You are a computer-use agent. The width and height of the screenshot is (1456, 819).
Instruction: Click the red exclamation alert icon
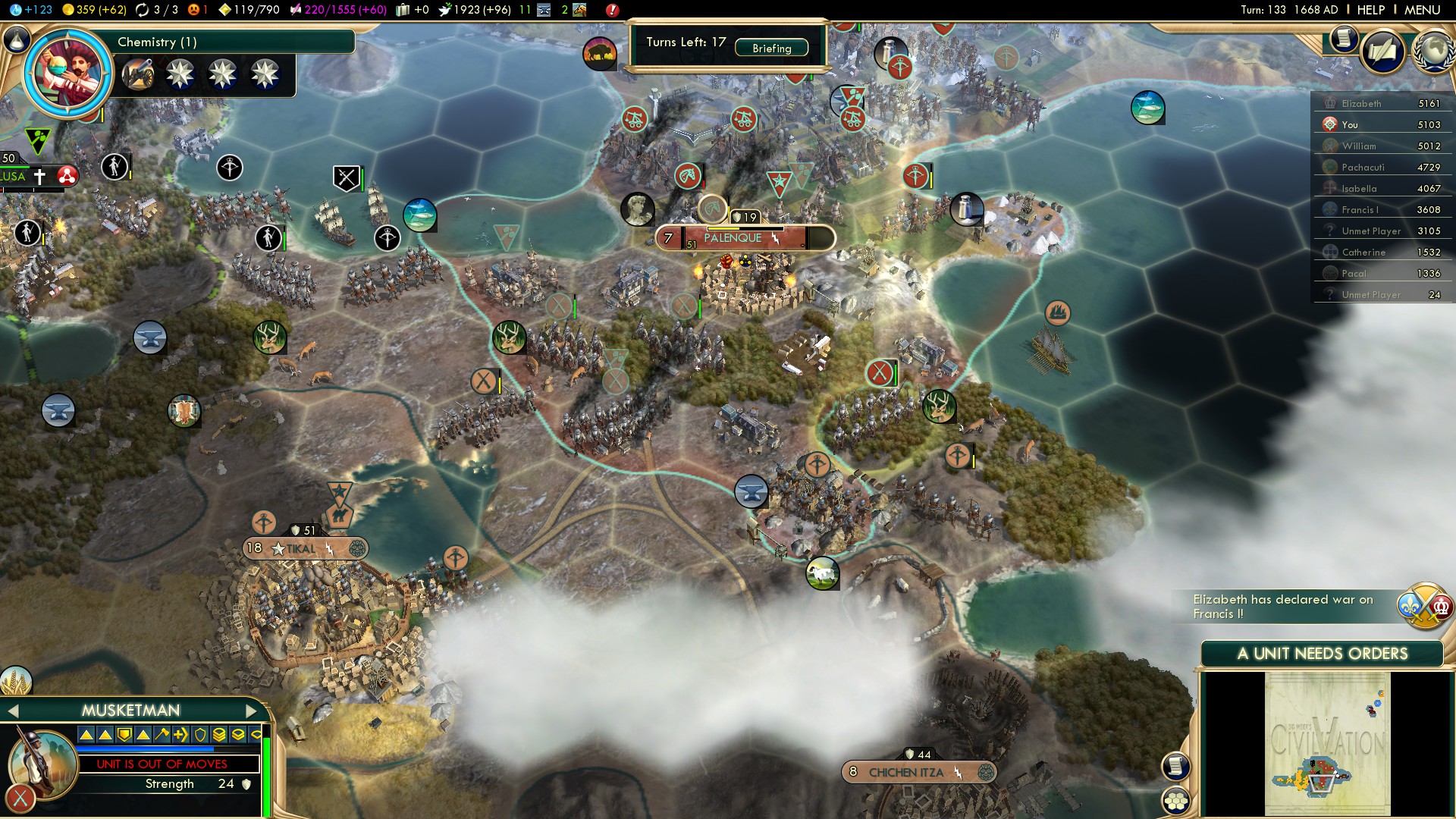pyautogui.click(x=612, y=10)
